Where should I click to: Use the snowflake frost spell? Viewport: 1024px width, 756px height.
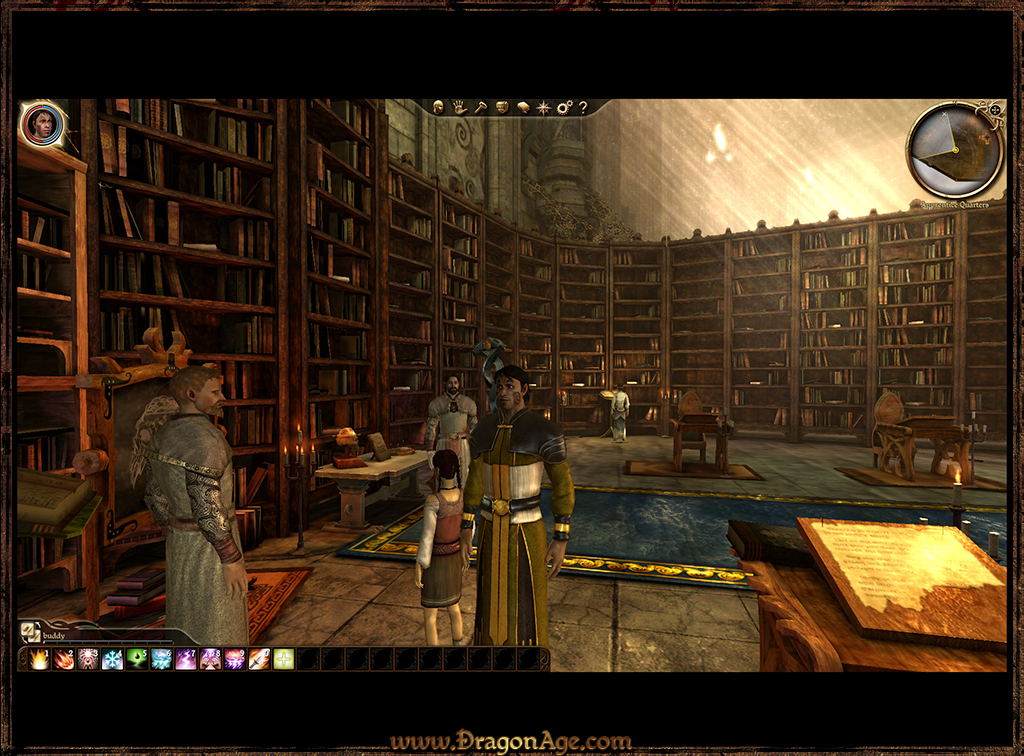113,659
